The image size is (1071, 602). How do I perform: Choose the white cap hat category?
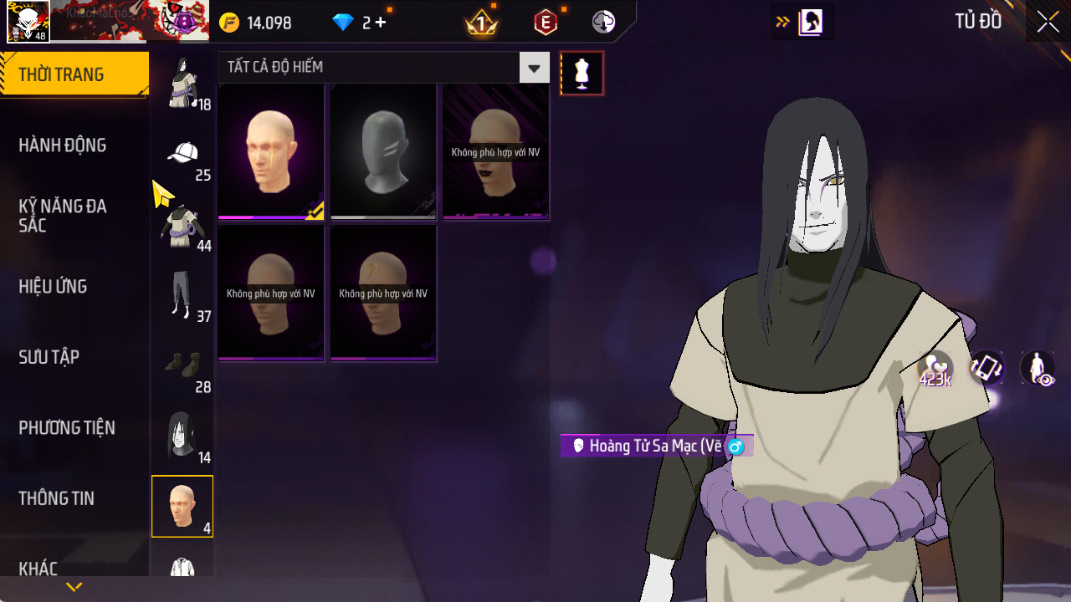[182, 155]
